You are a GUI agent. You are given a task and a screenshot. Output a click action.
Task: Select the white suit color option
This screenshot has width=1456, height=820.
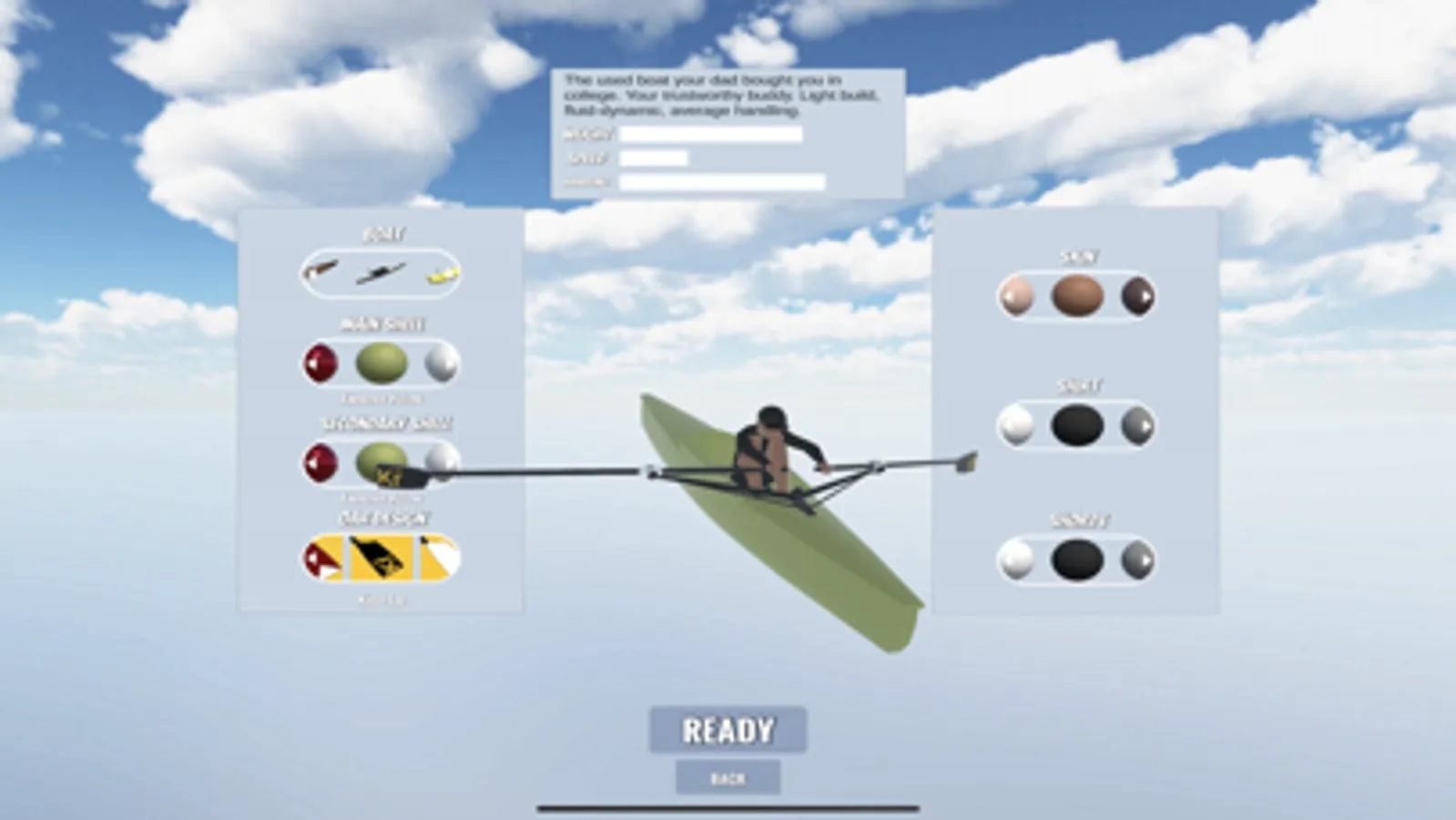point(1017,425)
